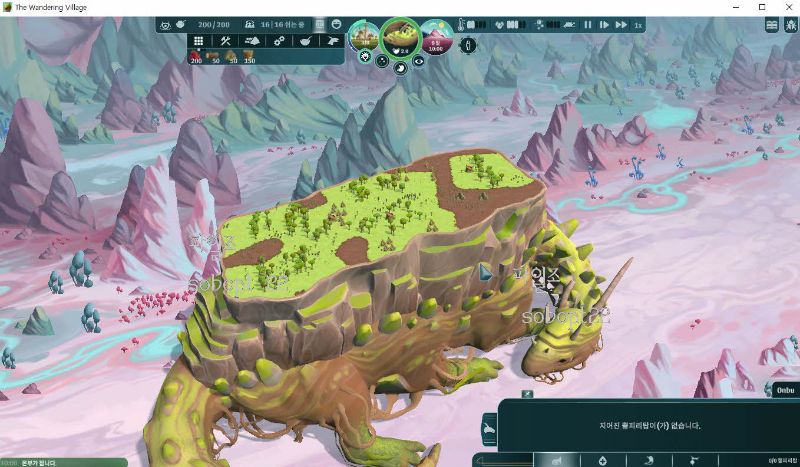Select the Onbu creature portrait circle
This screenshot has height=467, width=800.
coord(401,38)
